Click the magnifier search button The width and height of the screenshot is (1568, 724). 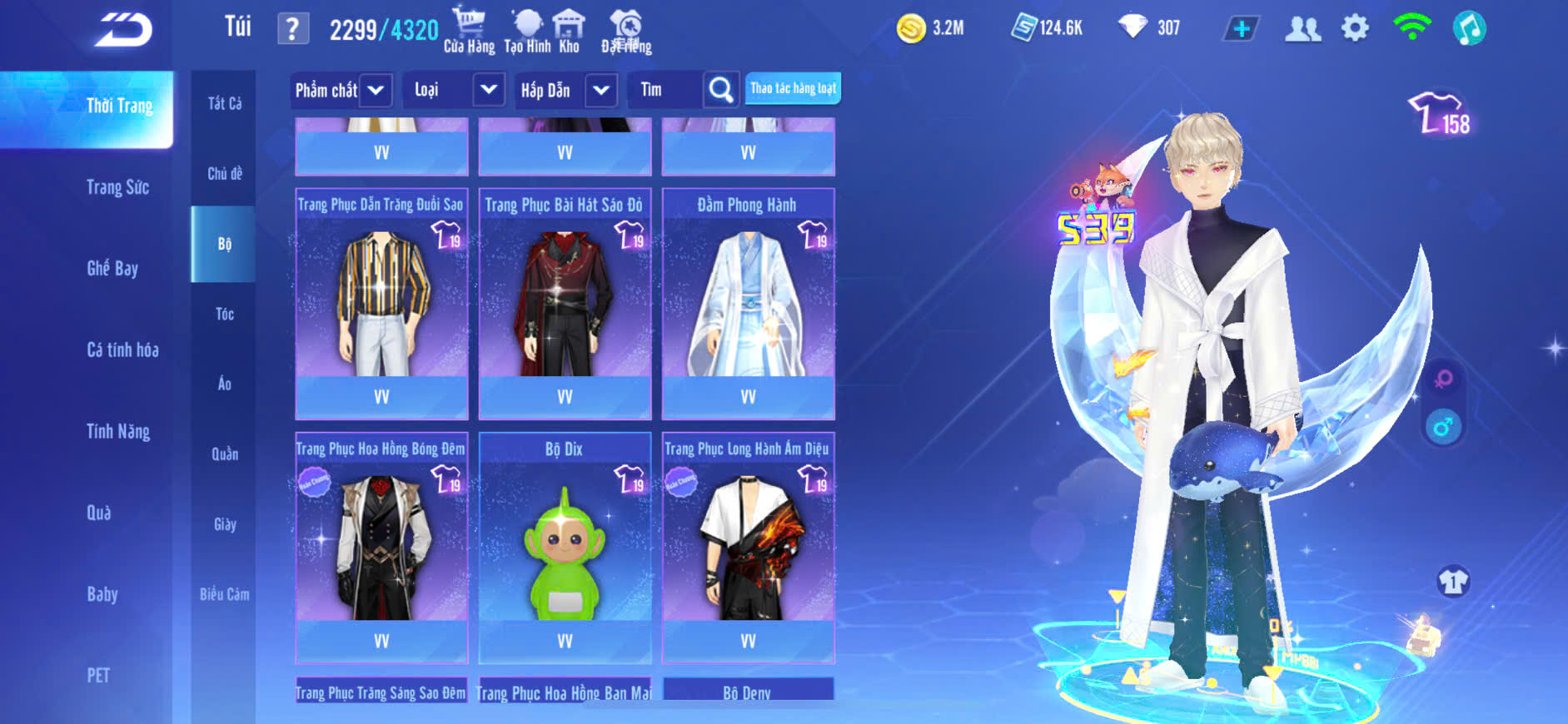[x=720, y=90]
